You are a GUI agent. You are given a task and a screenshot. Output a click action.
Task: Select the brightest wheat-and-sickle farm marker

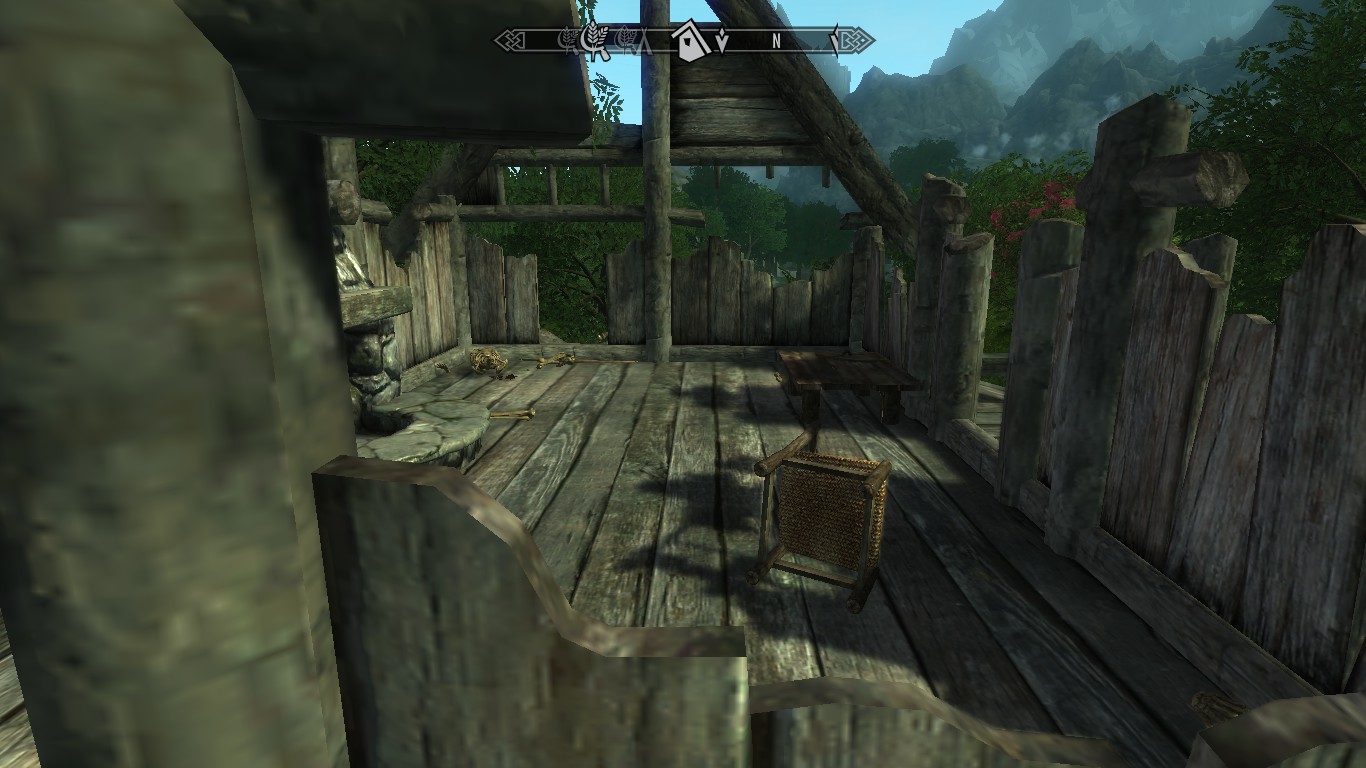tap(595, 40)
